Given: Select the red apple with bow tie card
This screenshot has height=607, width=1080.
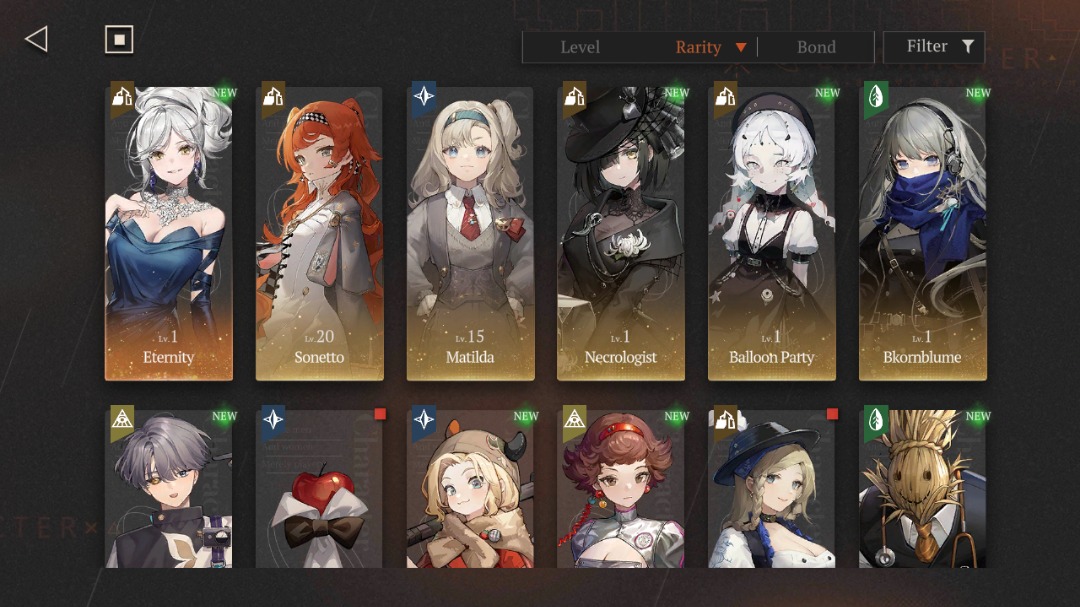Looking at the screenshot, I should (x=320, y=488).
